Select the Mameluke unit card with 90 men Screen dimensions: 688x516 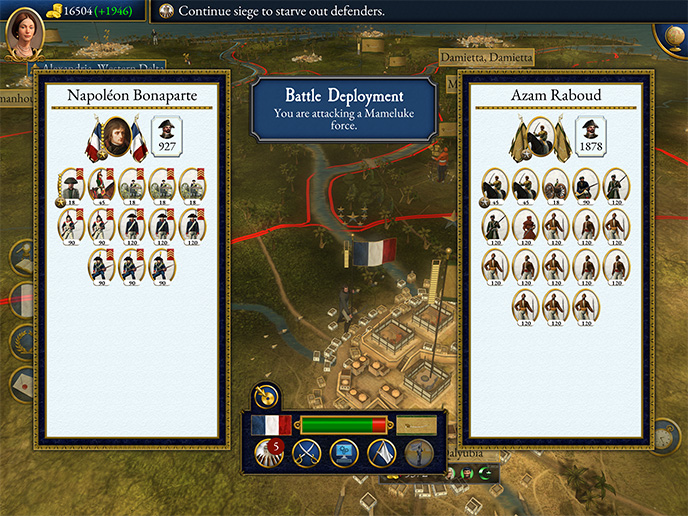pyautogui.click(x=586, y=185)
